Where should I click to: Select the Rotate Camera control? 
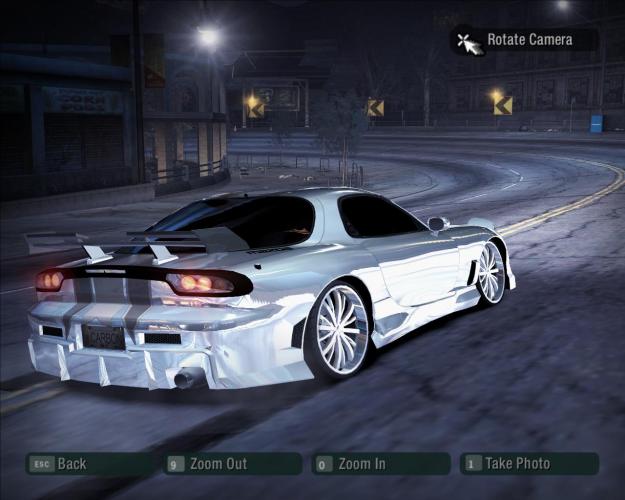coord(528,40)
